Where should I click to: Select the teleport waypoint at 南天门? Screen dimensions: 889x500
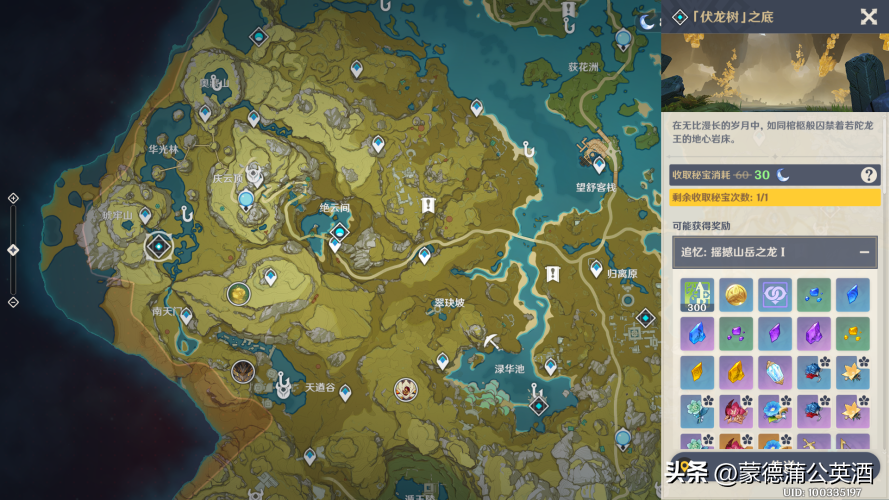click(x=186, y=315)
